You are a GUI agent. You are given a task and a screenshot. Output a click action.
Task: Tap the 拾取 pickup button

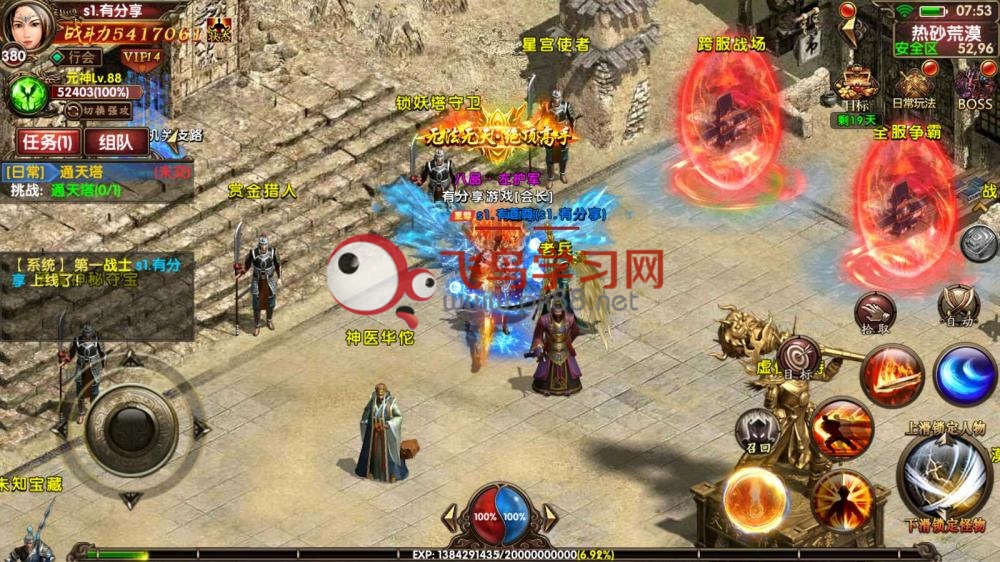pyautogui.click(x=875, y=311)
